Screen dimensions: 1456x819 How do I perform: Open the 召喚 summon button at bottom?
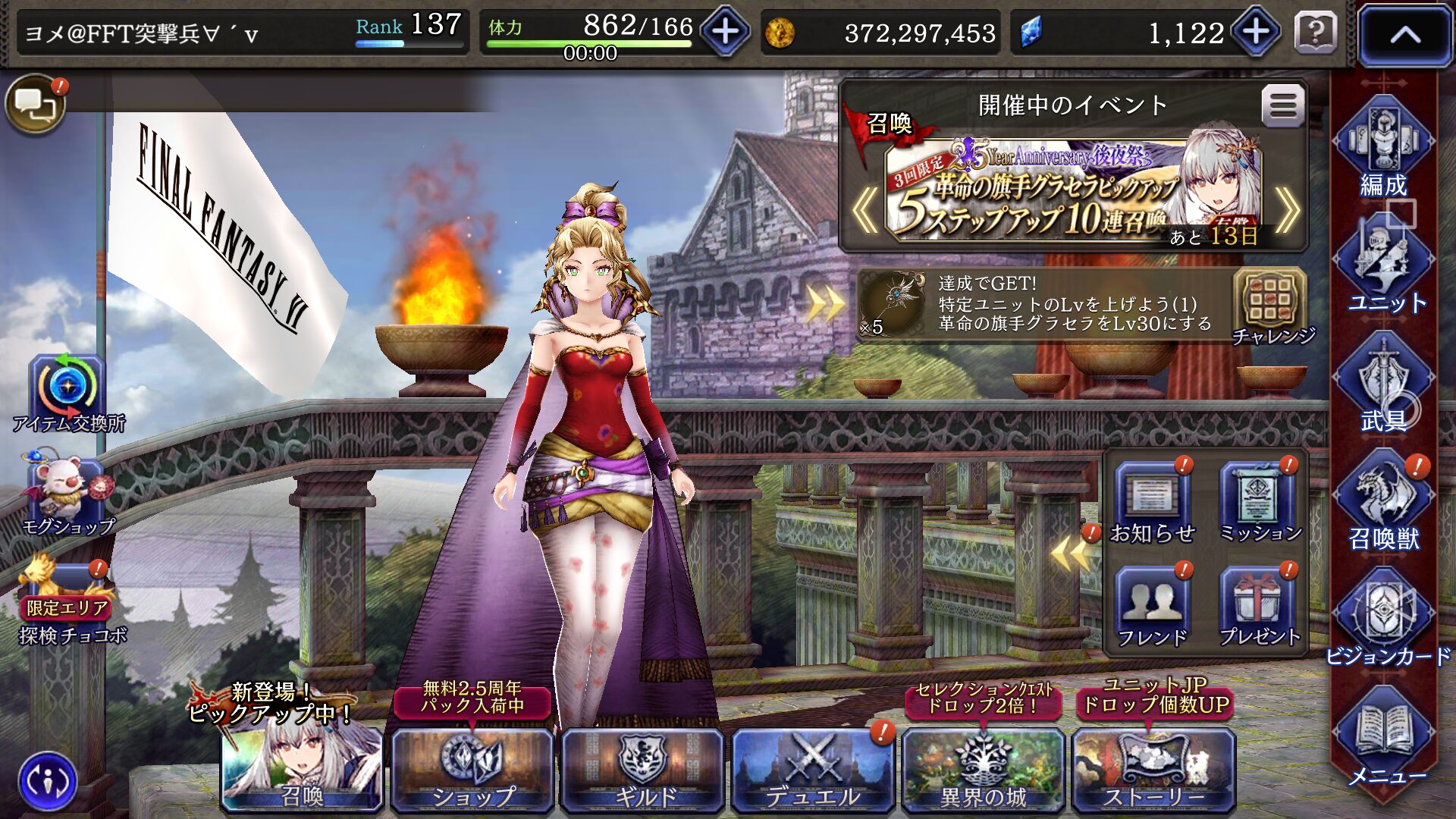point(302,770)
